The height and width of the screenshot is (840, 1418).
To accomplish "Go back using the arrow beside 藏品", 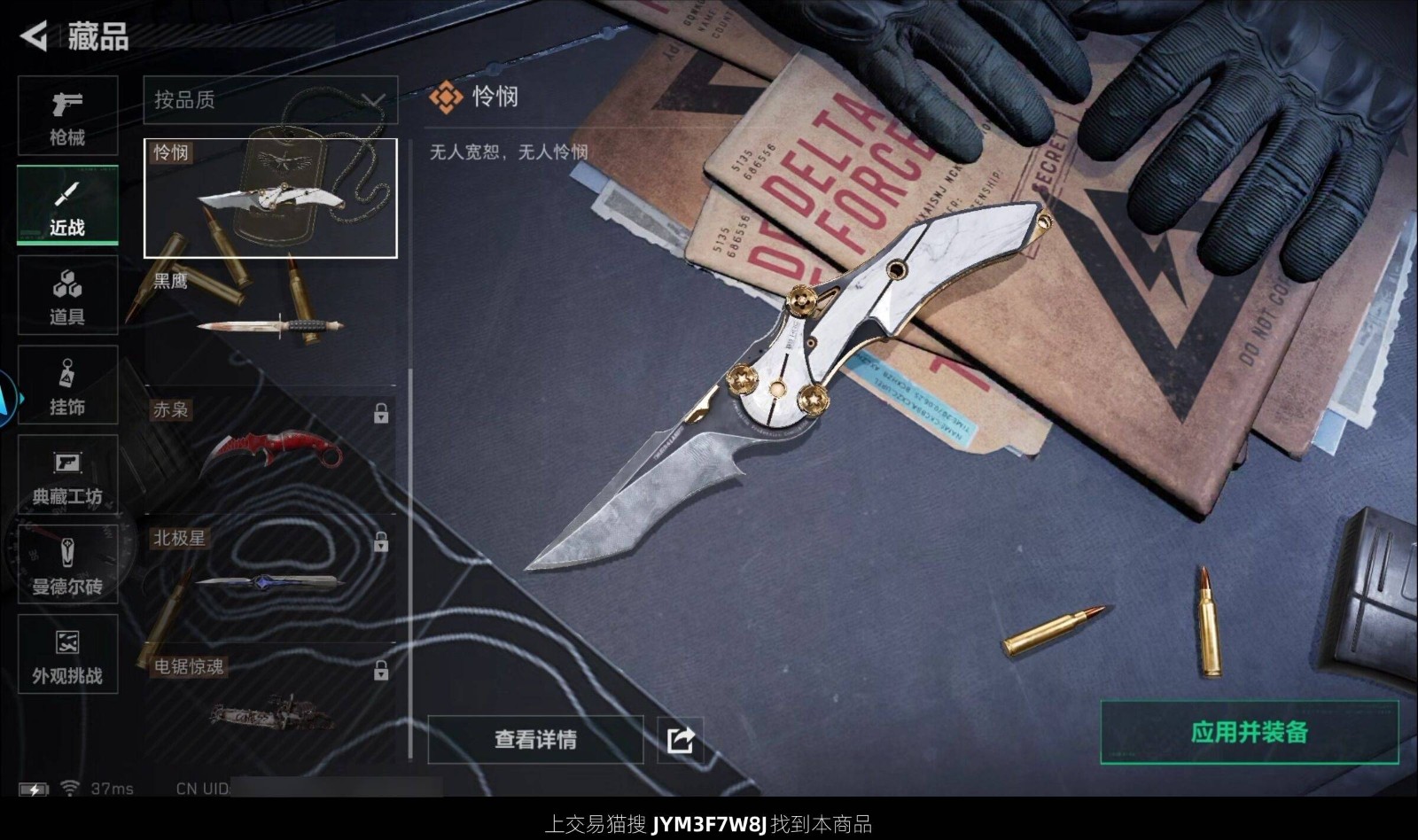I will (34, 36).
